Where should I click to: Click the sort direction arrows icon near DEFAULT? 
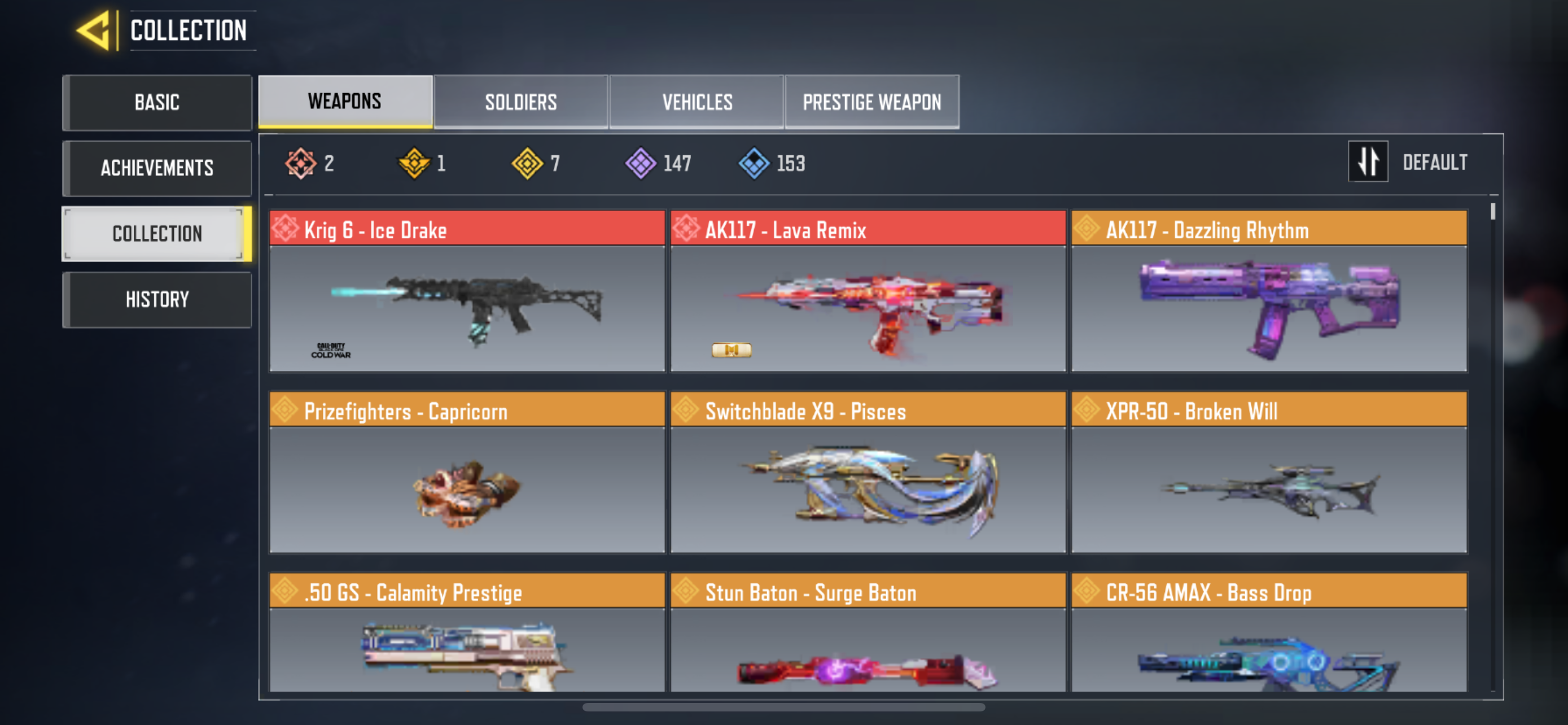click(1368, 161)
